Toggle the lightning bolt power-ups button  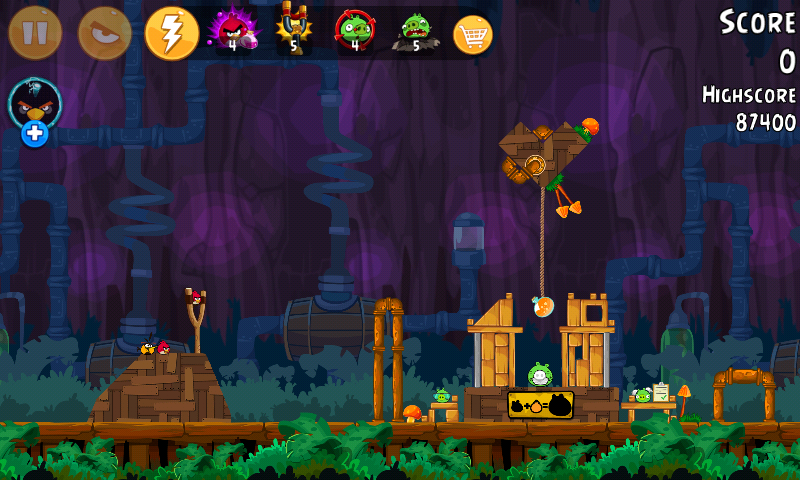(x=172, y=33)
